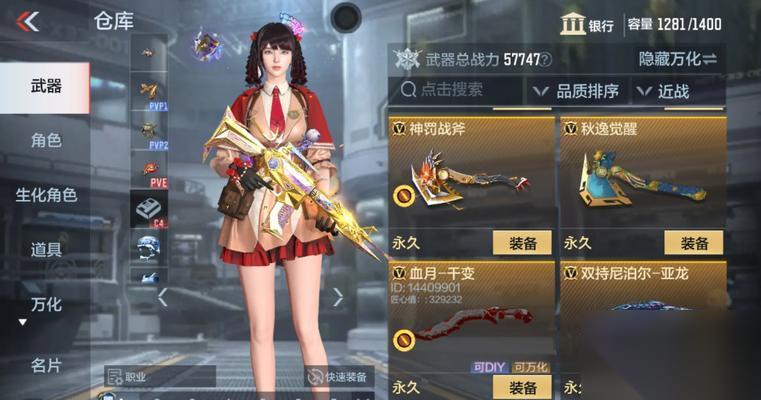Viewport: 761px width, 400px height.
Task: Switch to the 角色 (Characters) tab
Action: (45, 140)
